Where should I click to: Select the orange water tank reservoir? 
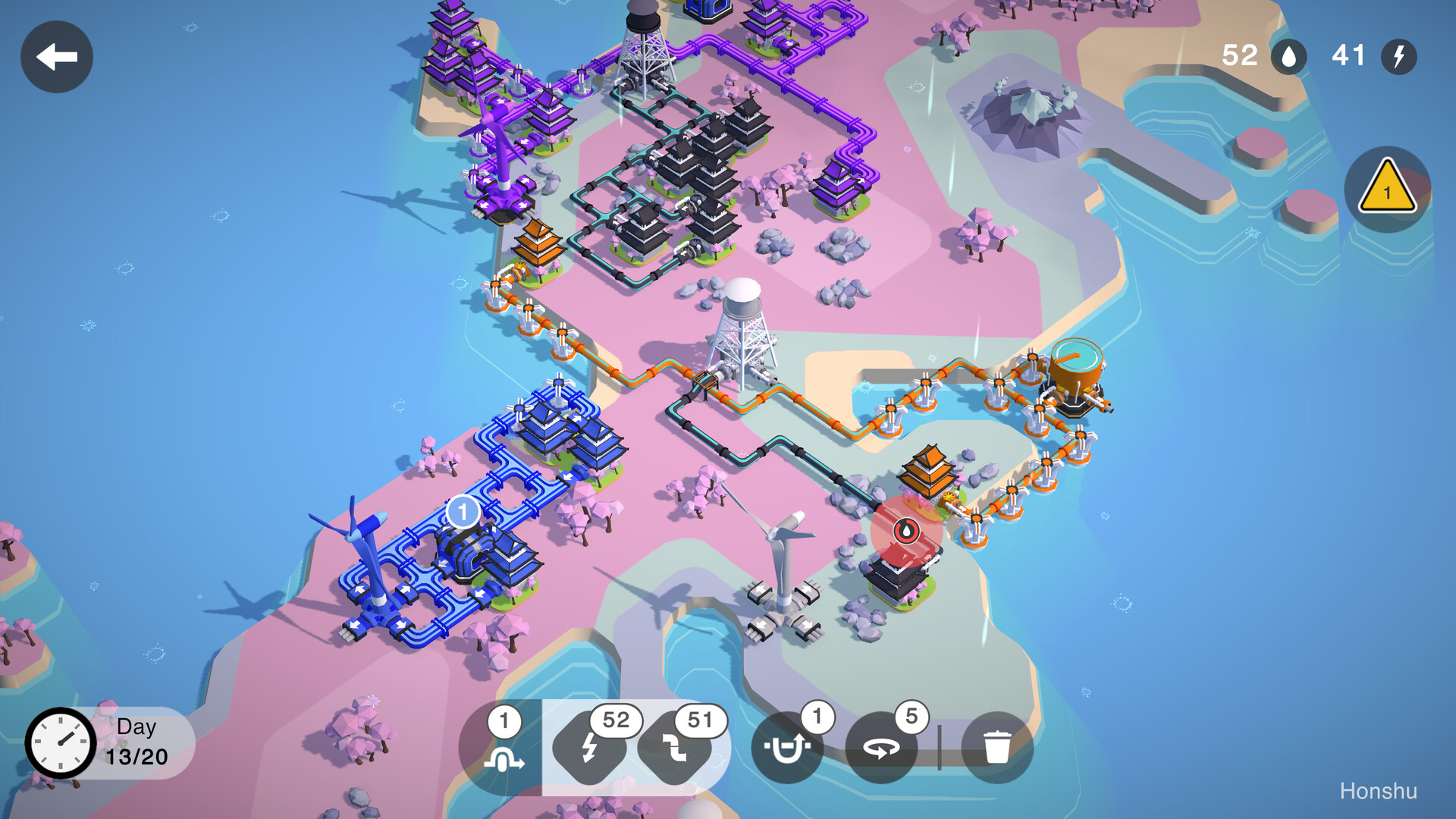(1078, 364)
